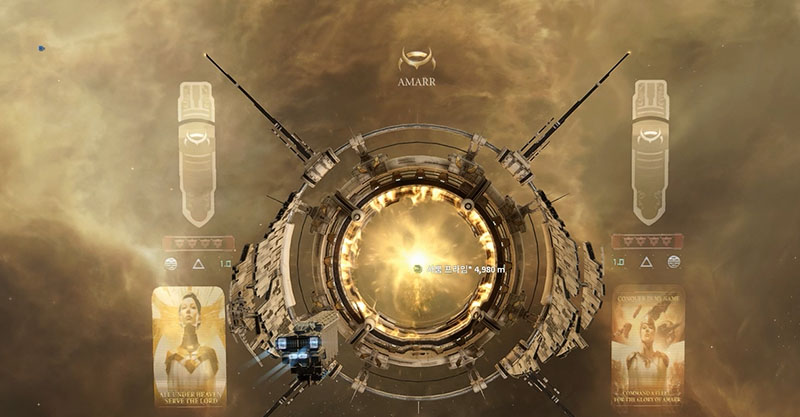Select the stargate bracket labeled 4,980 m
The width and height of the screenshot is (800, 417).
[418, 269]
